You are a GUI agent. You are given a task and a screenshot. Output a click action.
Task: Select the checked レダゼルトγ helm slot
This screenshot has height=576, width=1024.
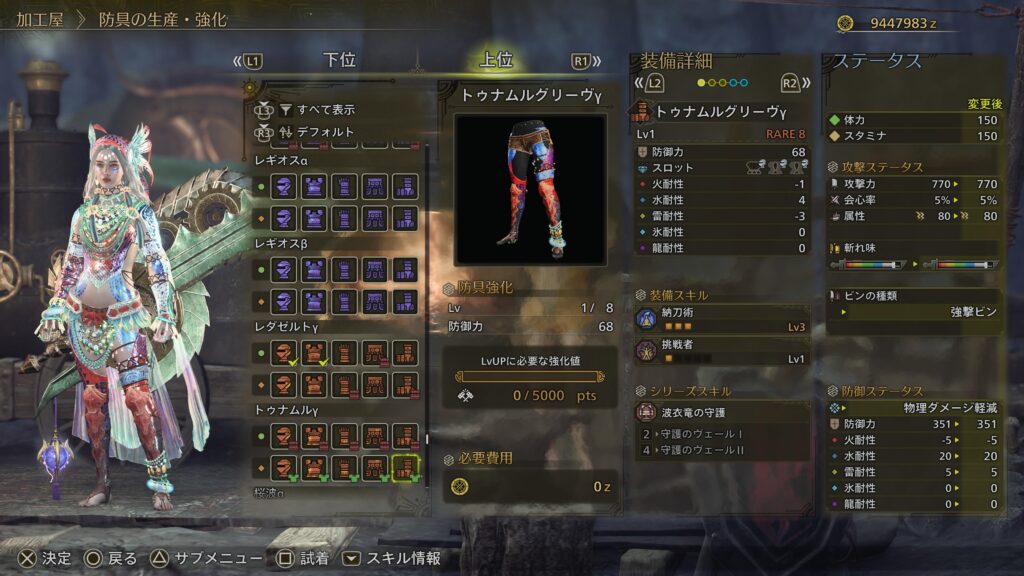click(285, 353)
